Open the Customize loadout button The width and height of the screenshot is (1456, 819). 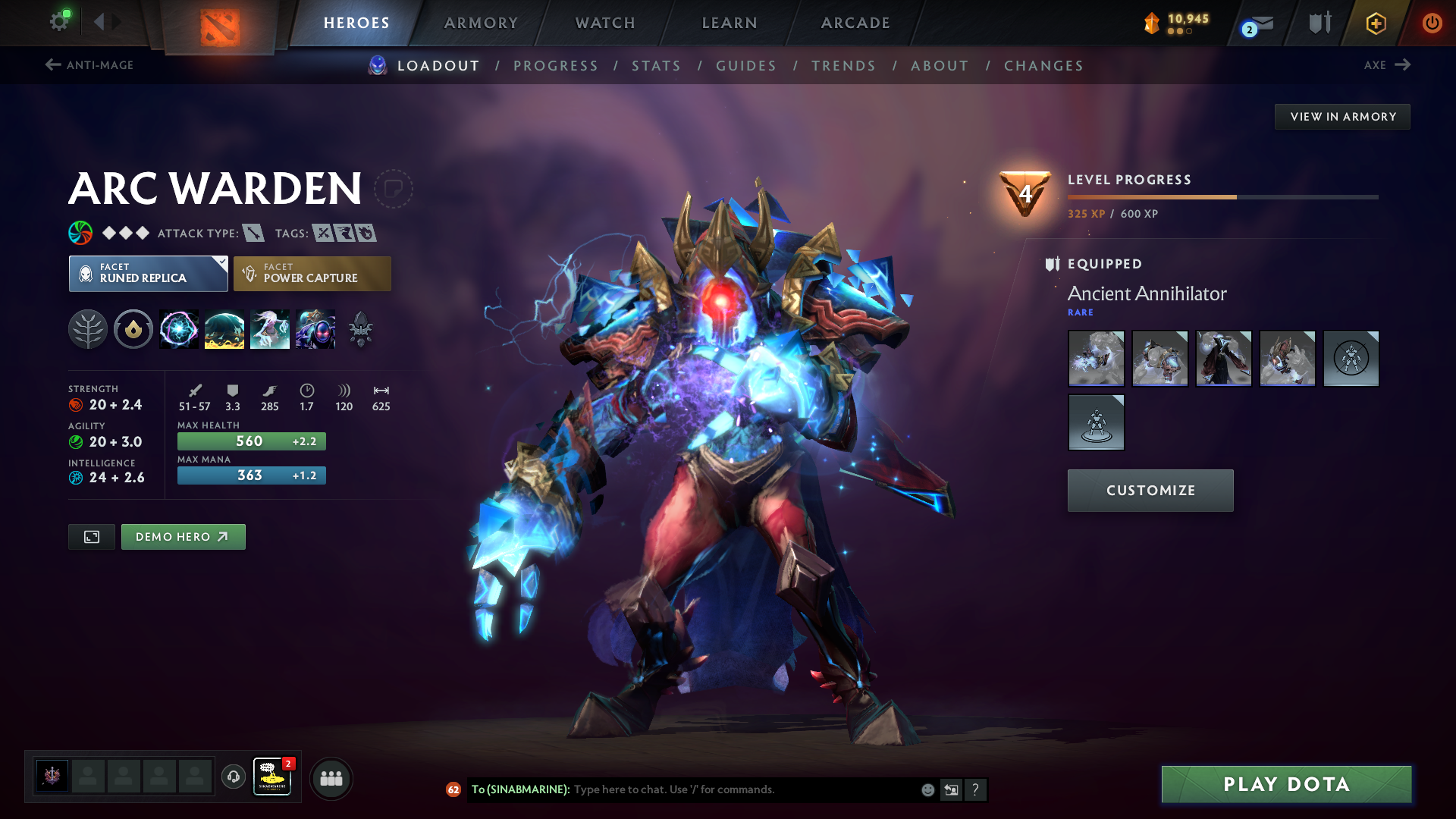(x=1150, y=491)
